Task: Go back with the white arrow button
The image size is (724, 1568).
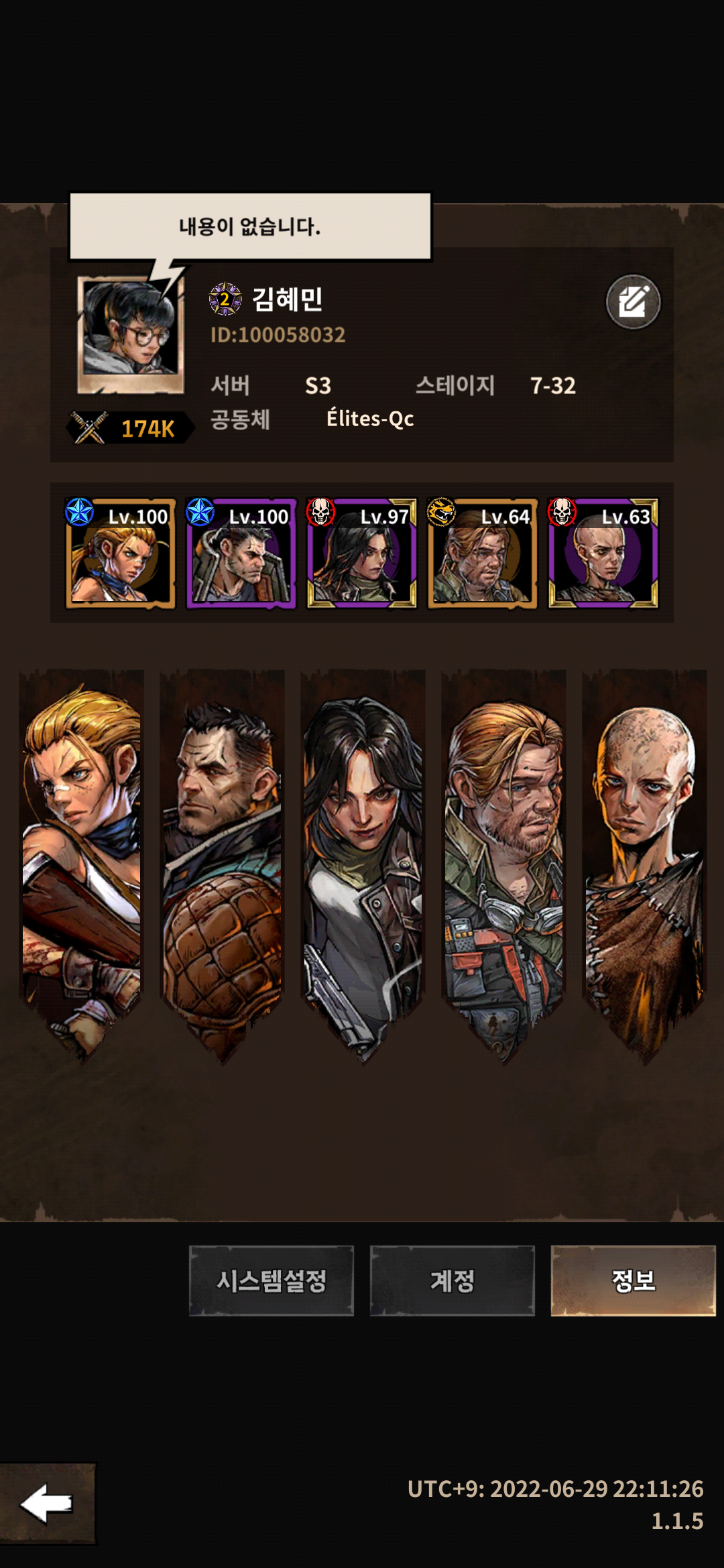Action: point(47,1503)
